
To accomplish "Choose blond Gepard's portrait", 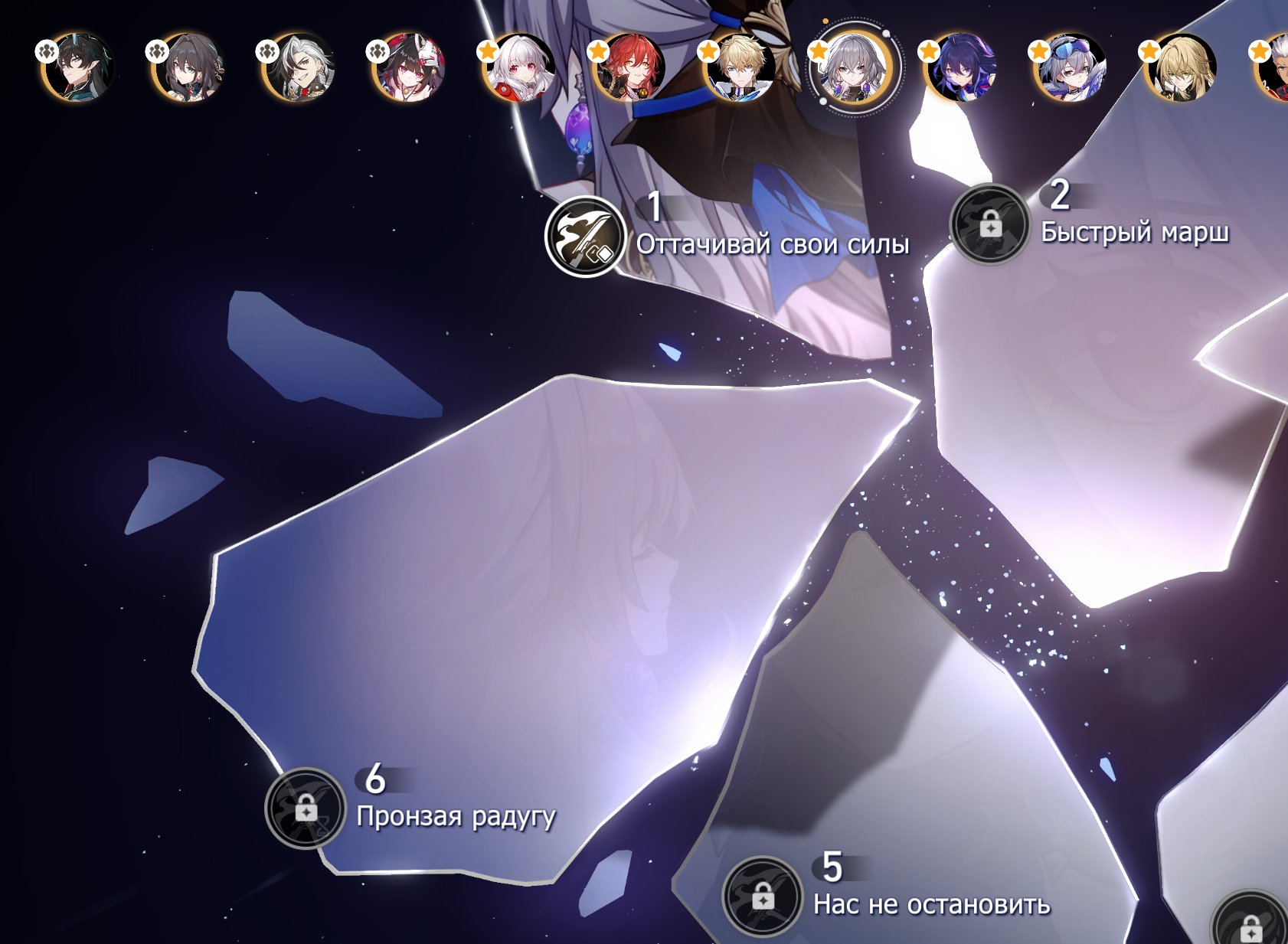I will (739, 67).
